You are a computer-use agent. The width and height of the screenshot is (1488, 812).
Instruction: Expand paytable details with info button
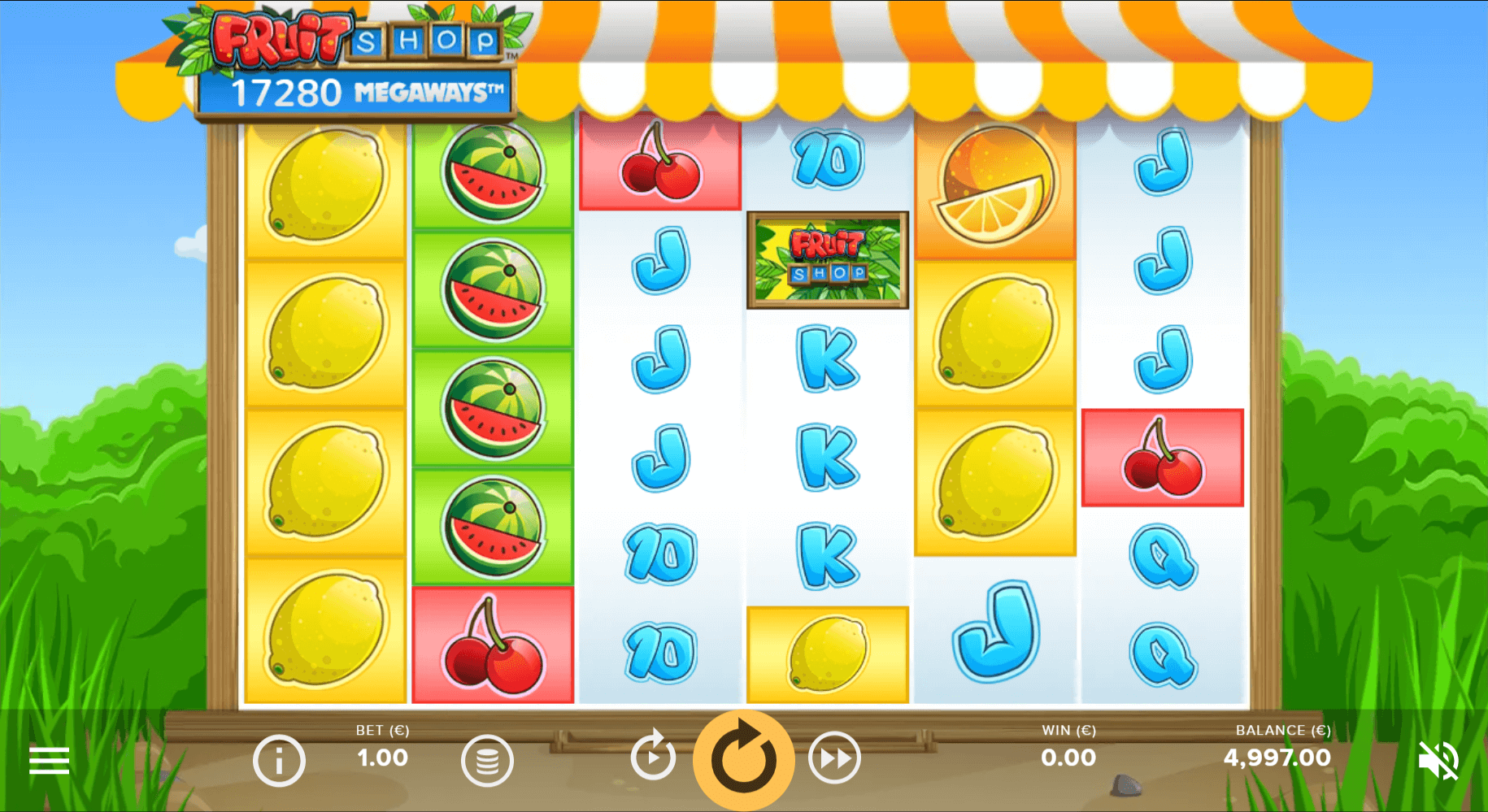tap(278, 759)
